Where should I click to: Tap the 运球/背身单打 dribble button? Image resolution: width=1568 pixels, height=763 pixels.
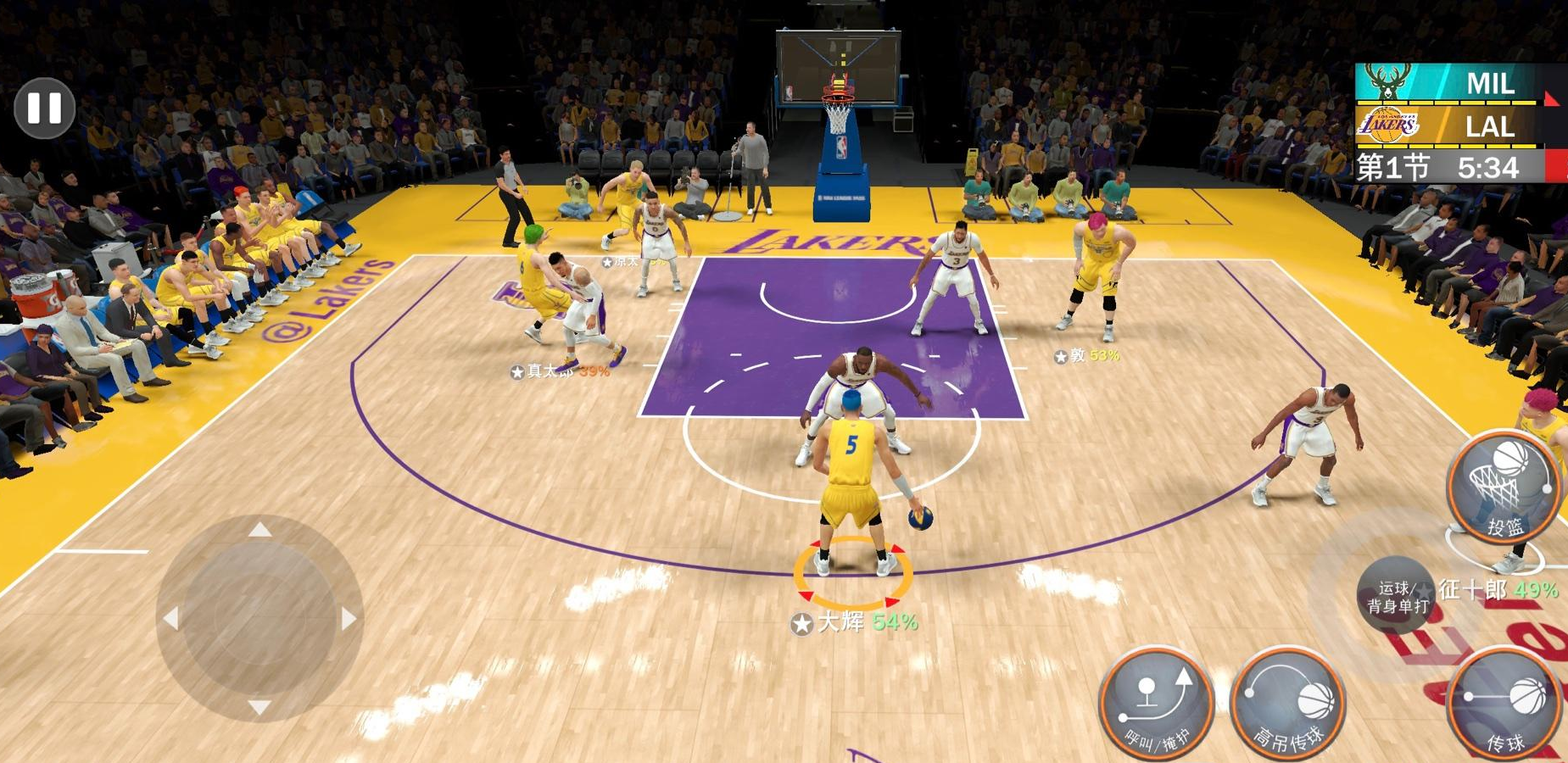(x=1397, y=596)
